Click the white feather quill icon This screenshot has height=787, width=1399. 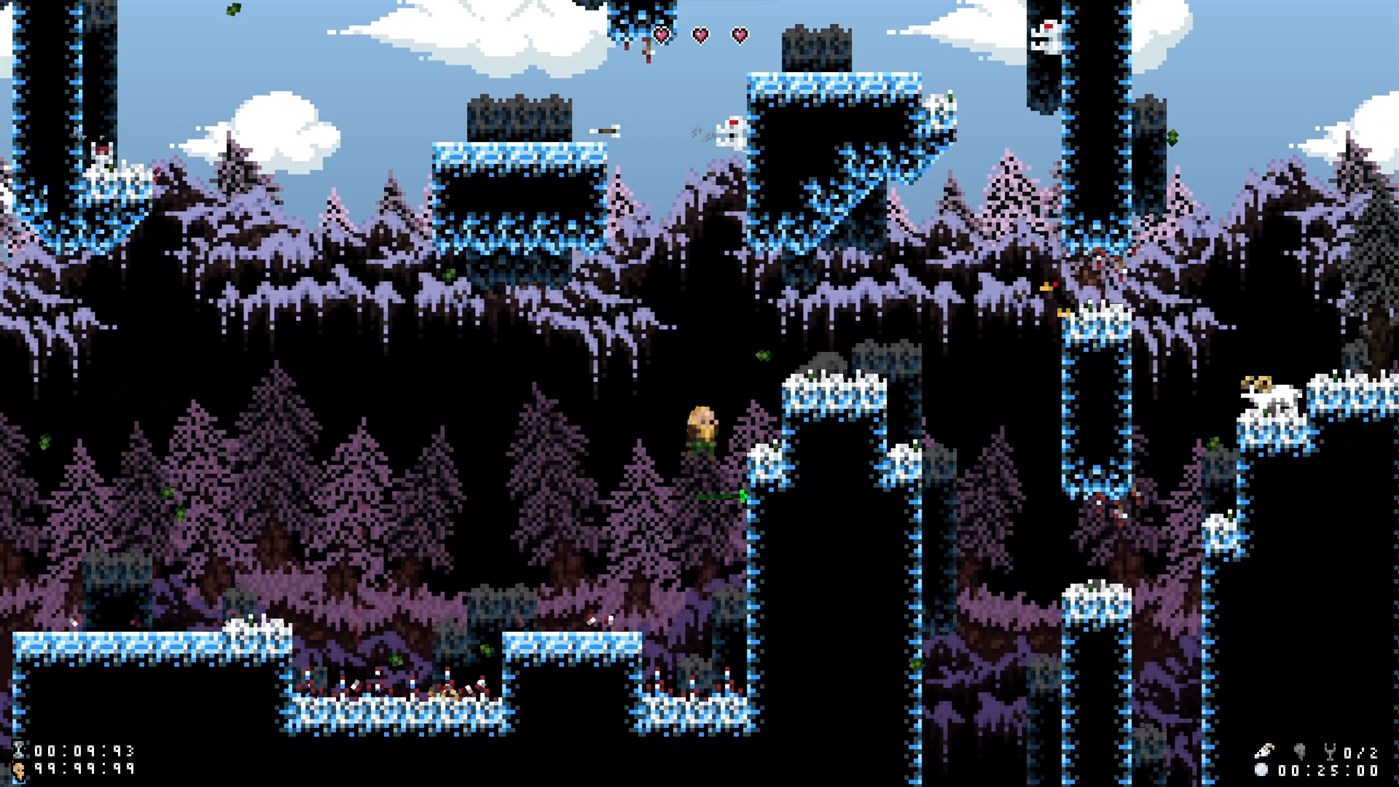pyautogui.click(x=1264, y=750)
